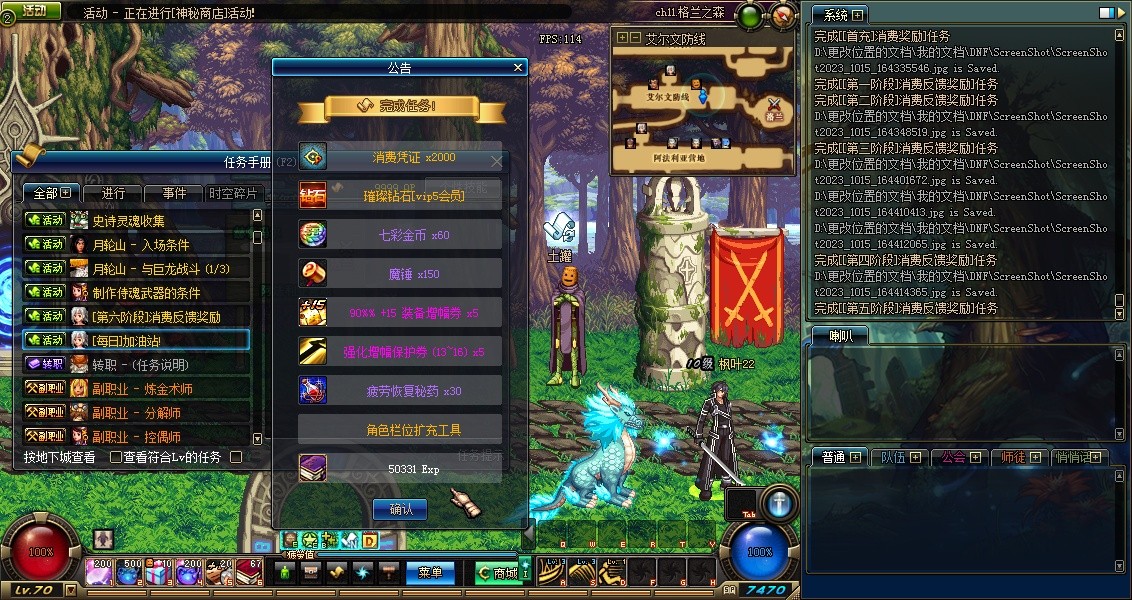This screenshot has height=600, width=1132.
Task: Select the 系统 system log tab
Action: click(838, 15)
